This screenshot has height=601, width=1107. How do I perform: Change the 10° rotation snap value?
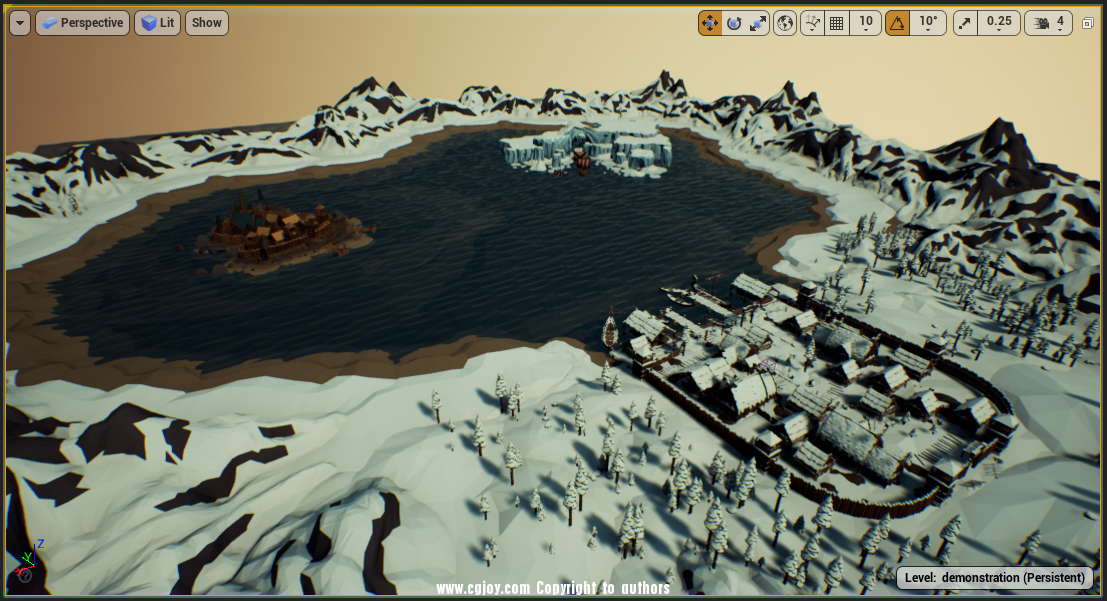[x=929, y=23]
